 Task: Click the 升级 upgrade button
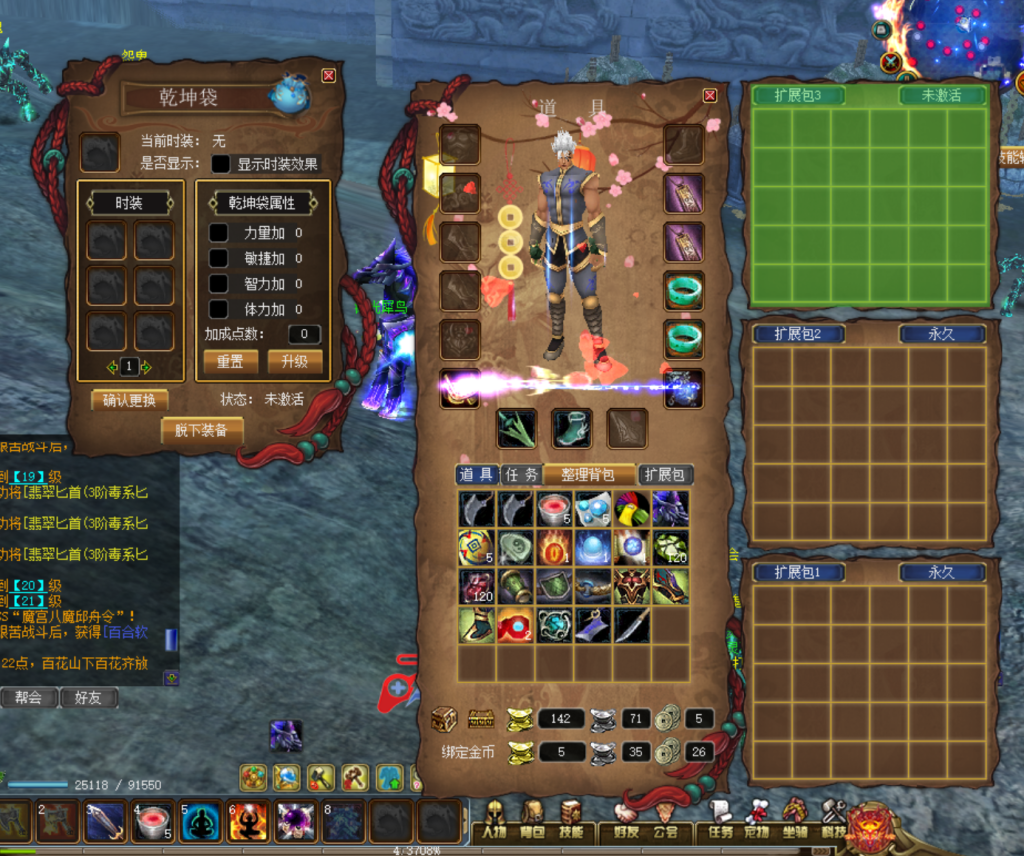294,361
